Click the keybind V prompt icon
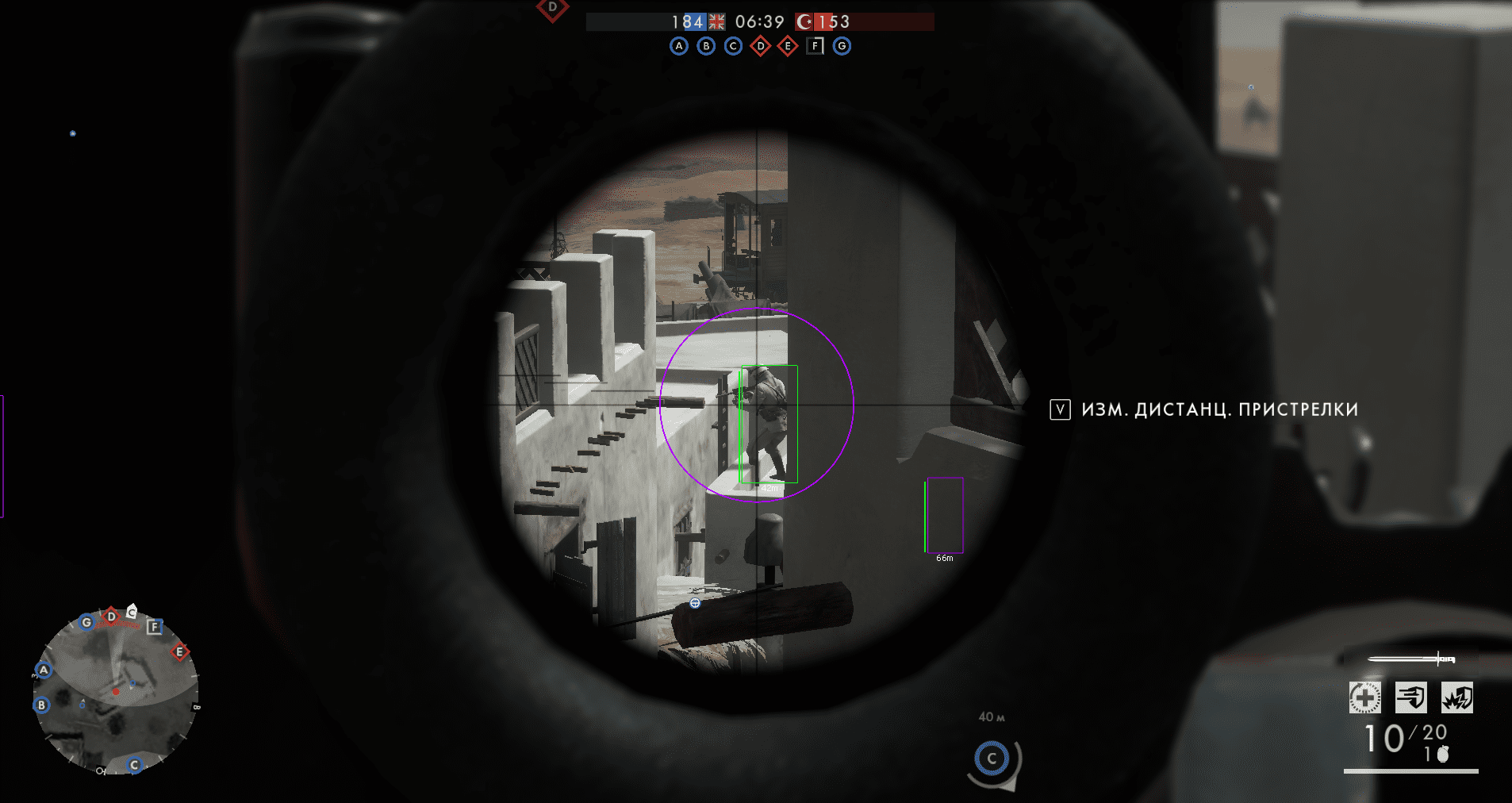 pyautogui.click(x=1060, y=409)
